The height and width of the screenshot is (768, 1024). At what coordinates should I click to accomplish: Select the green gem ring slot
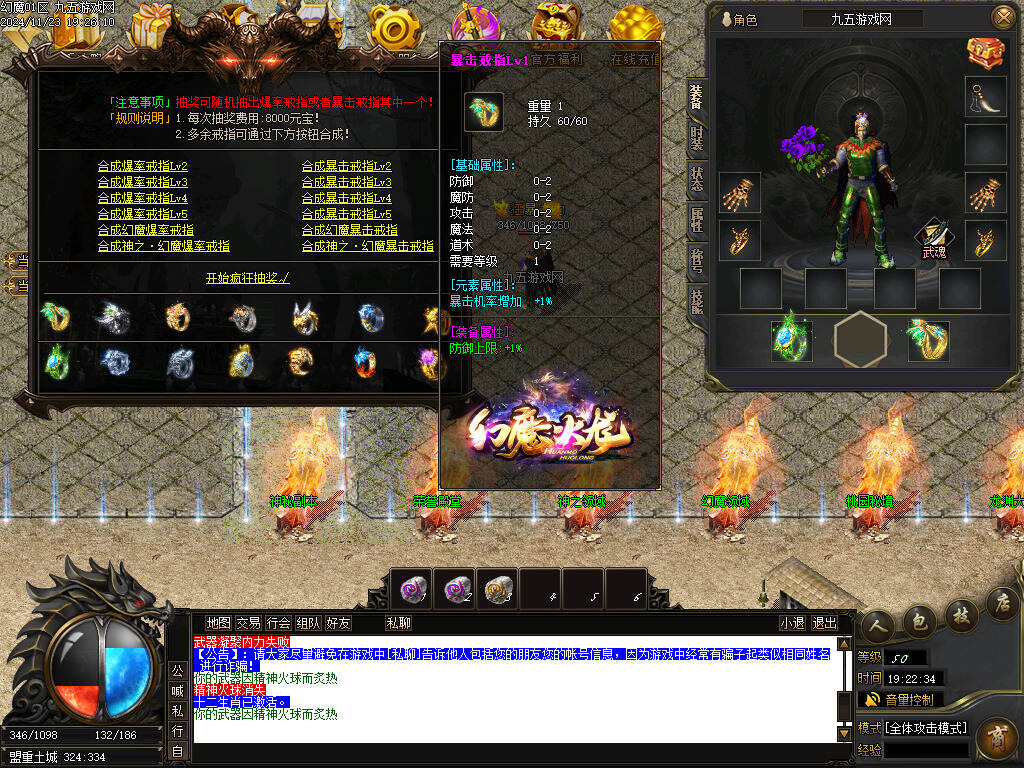click(x=791, y=340)
